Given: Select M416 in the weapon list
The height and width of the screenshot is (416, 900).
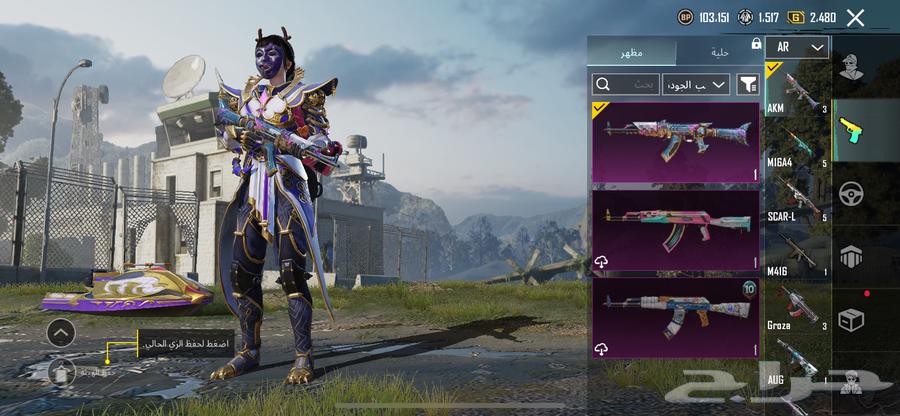Looking at the screenshot, I should 797,255.
